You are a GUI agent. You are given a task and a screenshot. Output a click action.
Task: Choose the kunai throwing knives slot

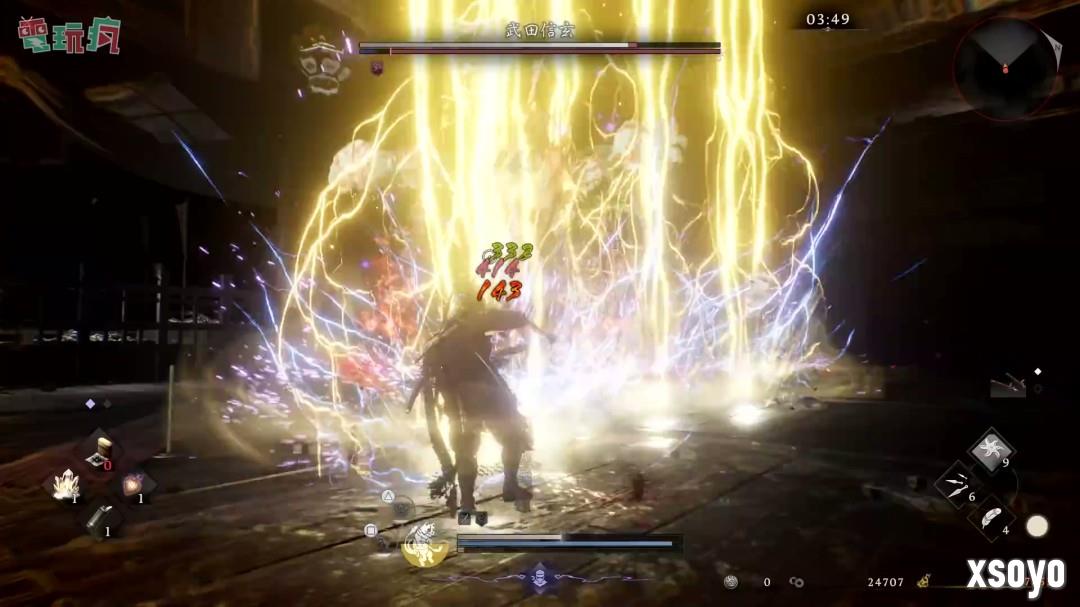957,484
